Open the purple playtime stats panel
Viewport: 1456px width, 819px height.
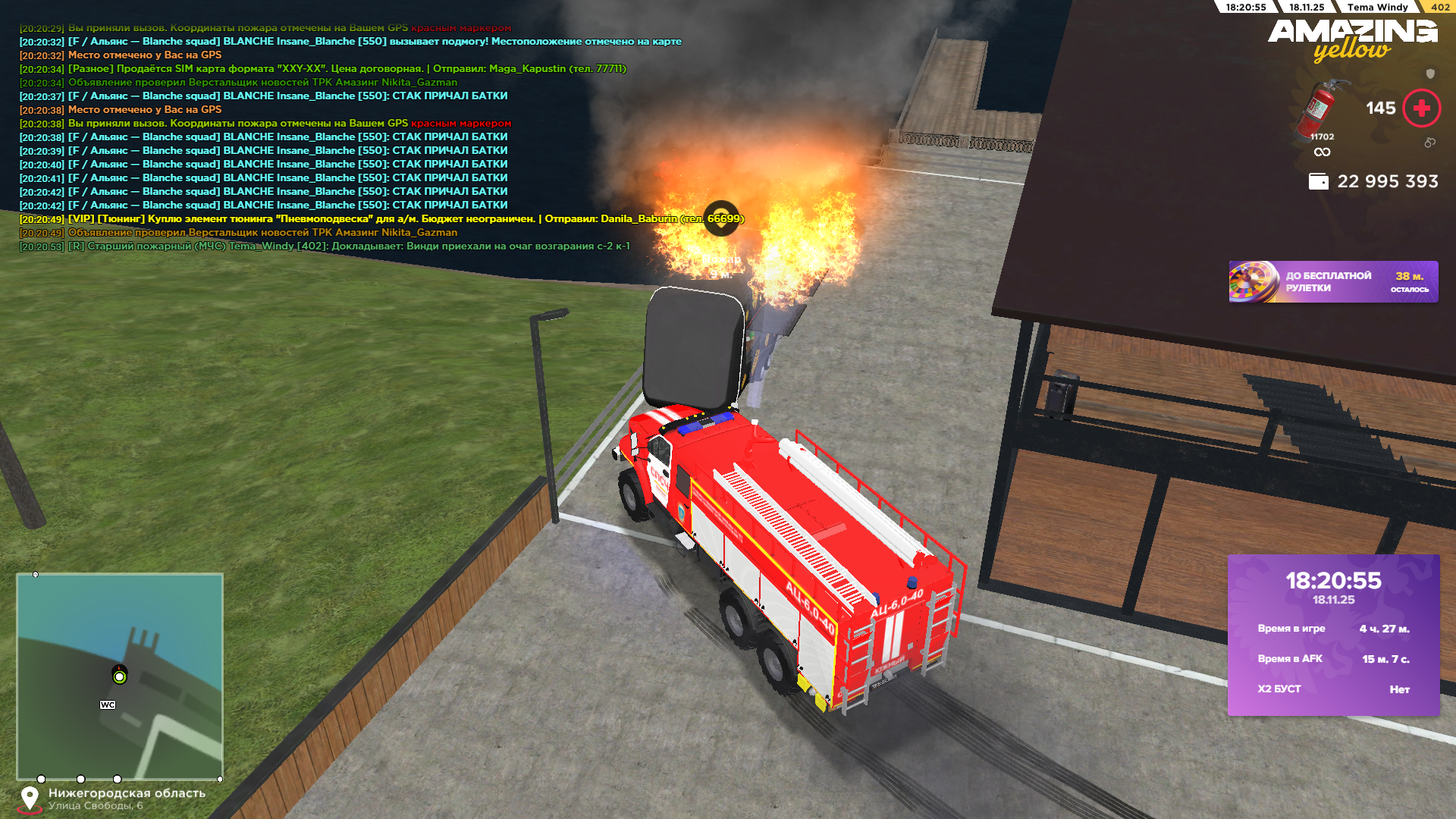(1333, 635)
